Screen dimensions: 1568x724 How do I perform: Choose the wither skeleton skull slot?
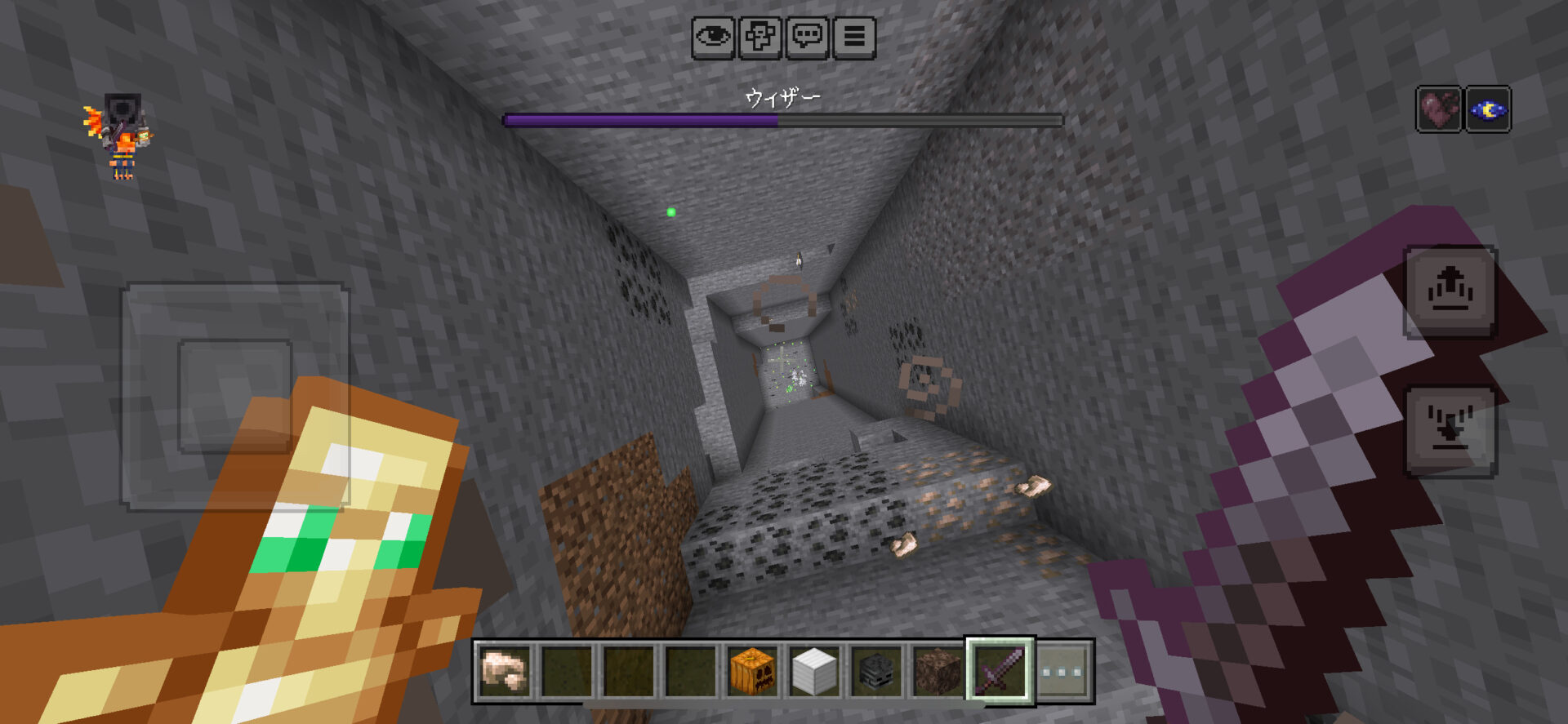875,671
